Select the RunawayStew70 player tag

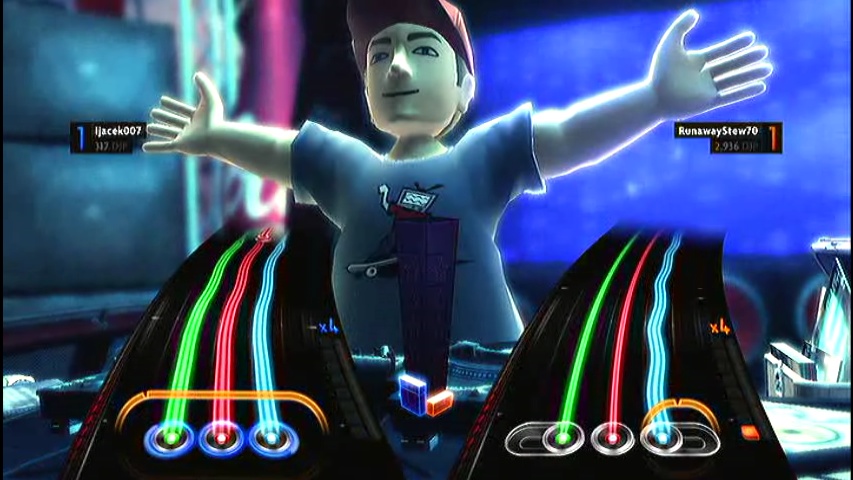717,131
